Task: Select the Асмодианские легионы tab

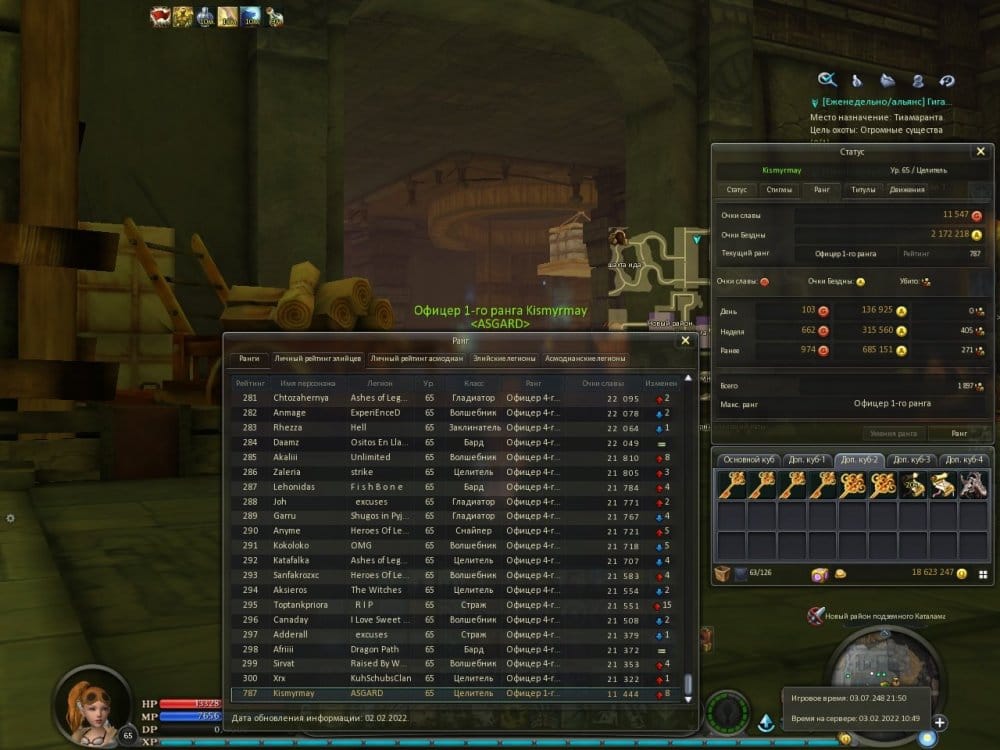Action: click(x=586, y=358)
